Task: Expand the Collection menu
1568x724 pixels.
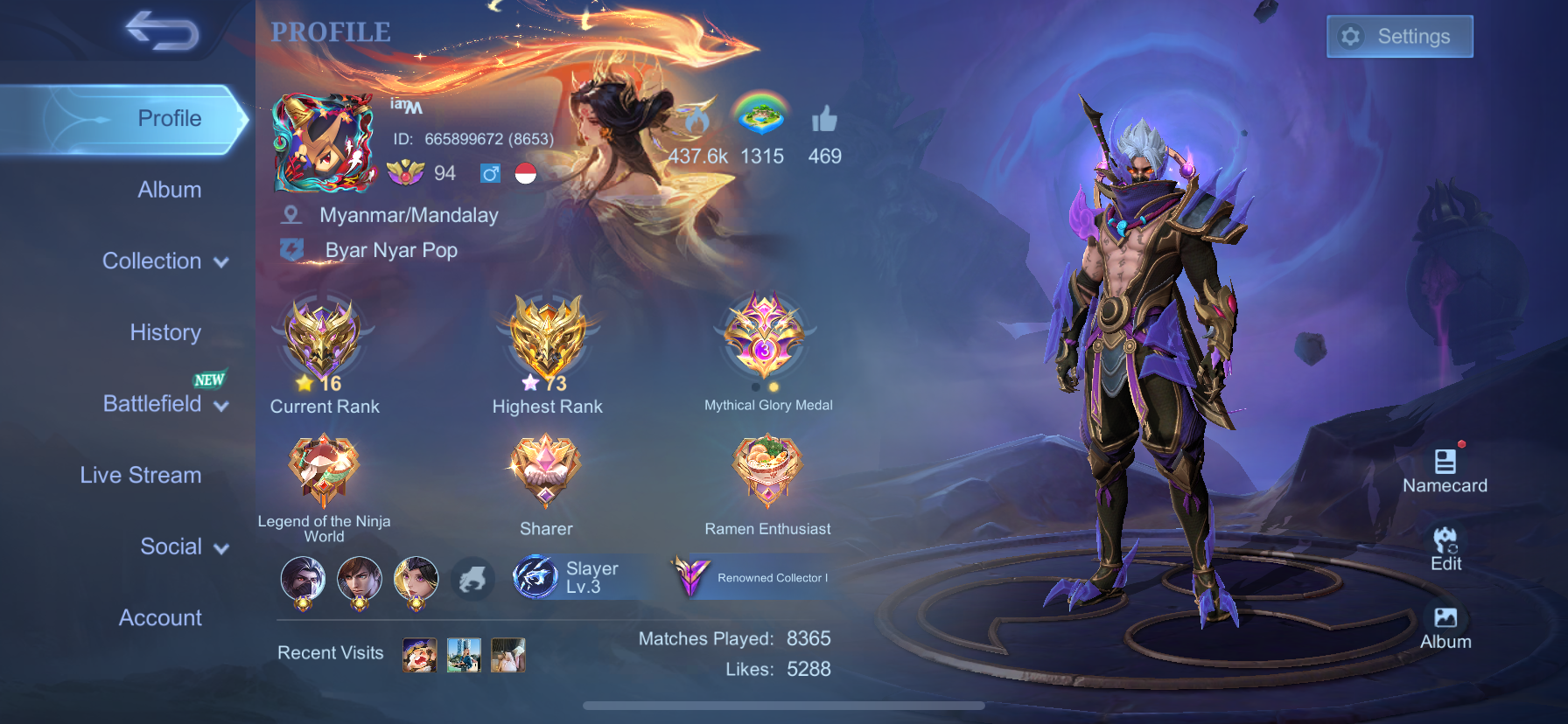Action: coord(164,261)
